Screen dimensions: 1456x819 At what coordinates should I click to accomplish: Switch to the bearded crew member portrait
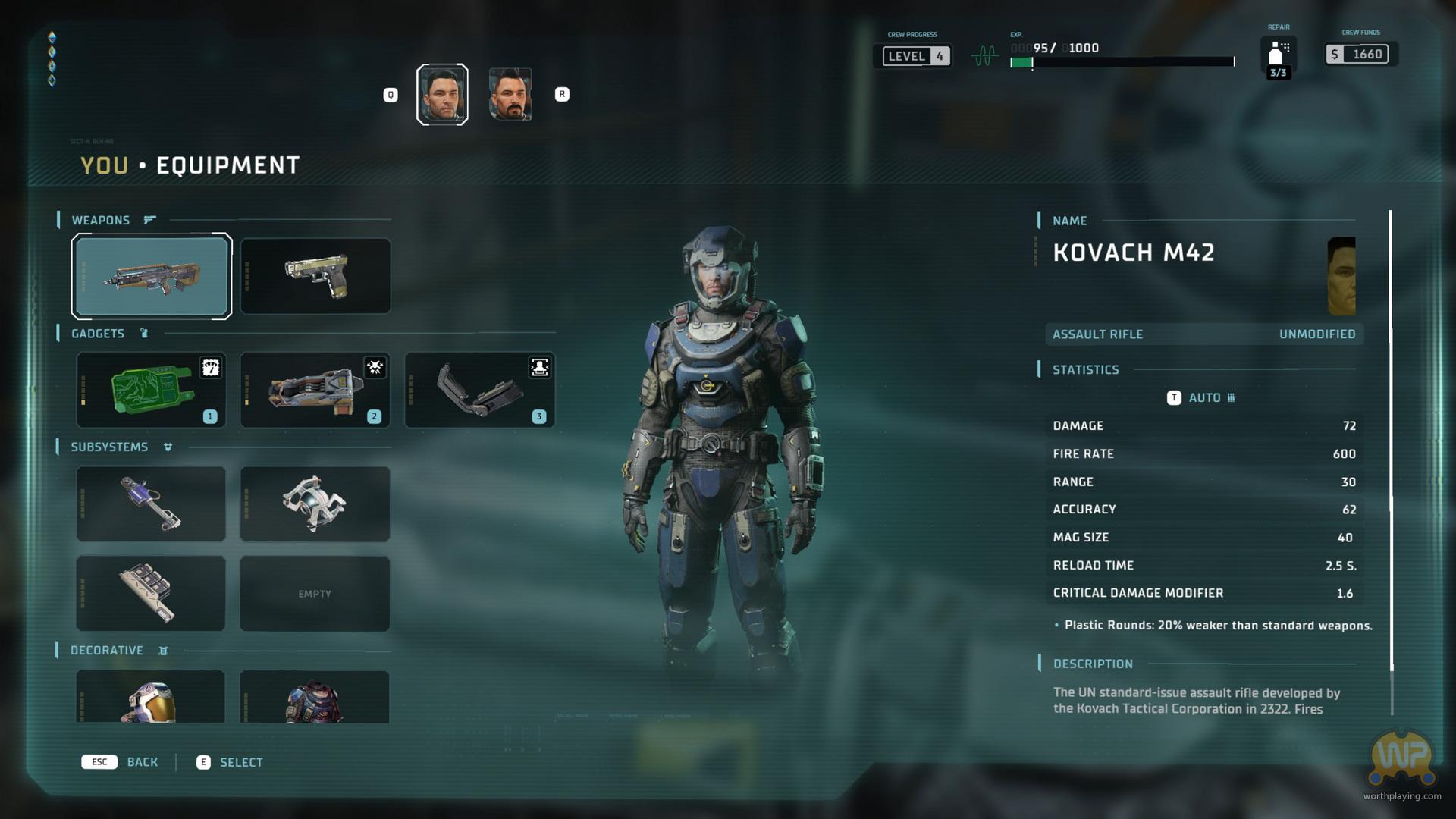[510, 95]
